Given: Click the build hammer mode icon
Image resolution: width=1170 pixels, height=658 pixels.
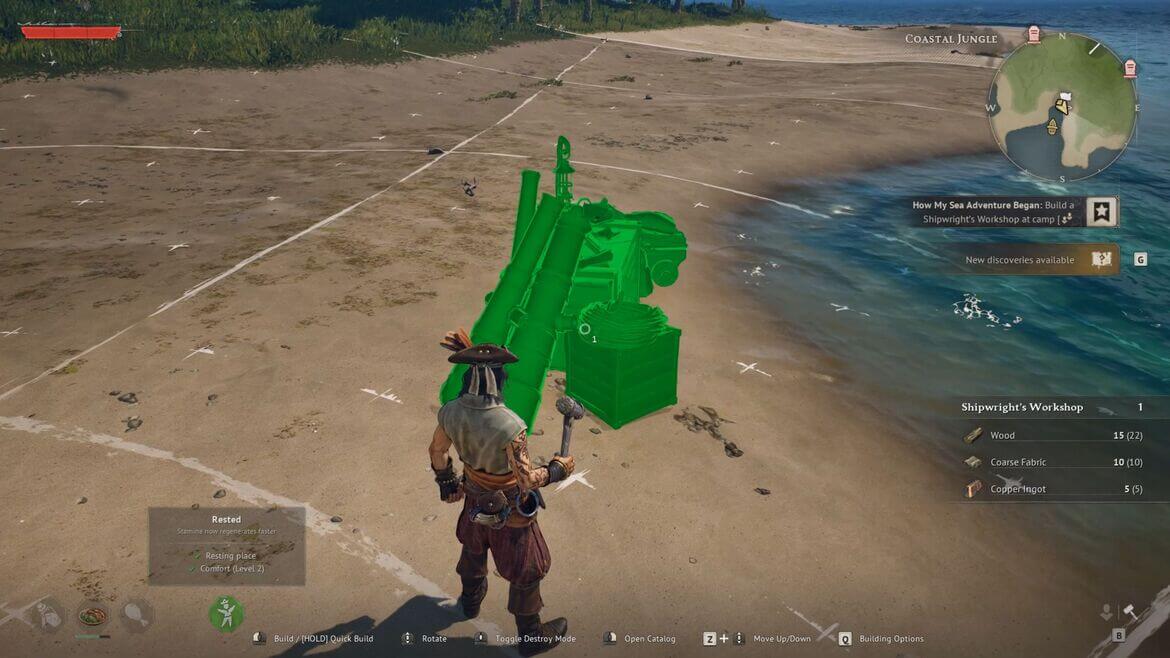Looking at the screenshot, I should coord(1131,612).
